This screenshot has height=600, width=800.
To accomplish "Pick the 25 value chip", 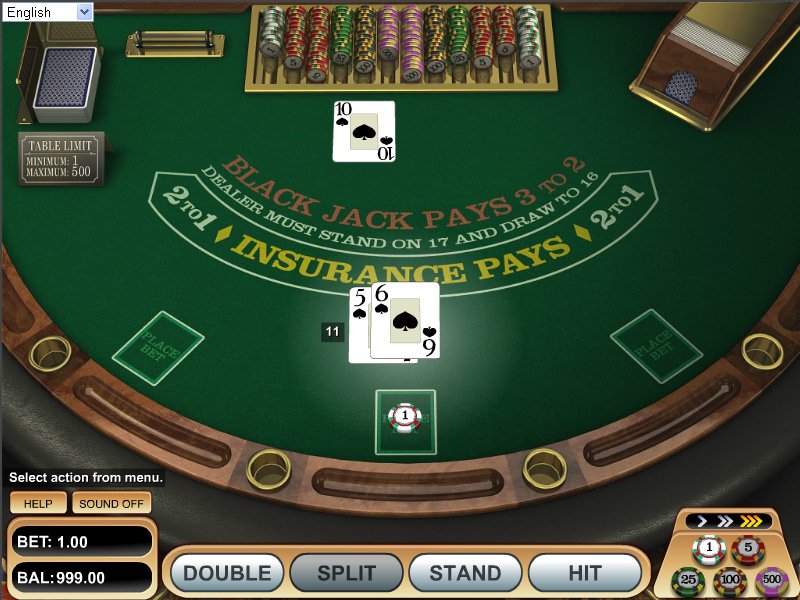I will tap(688, 579).
